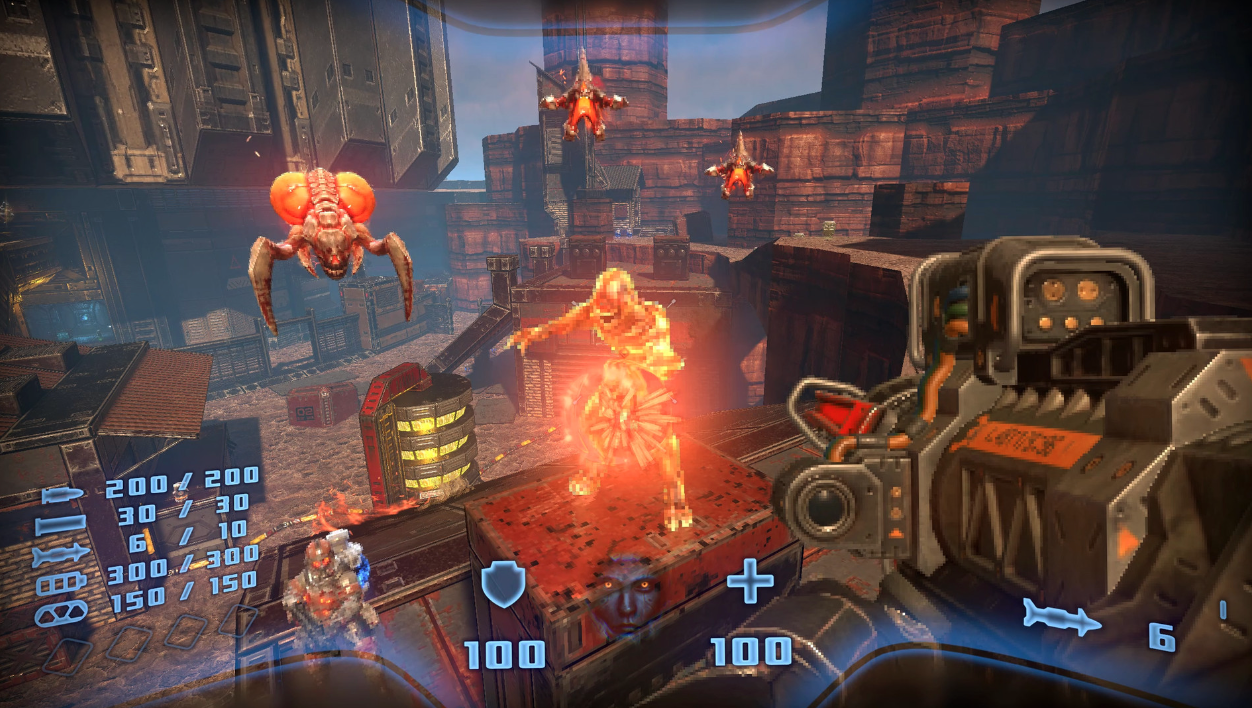This screenshot has width=1252, height=708.
Task: Select the bullet ammo type icon
Action: click(x=62, y=495)
